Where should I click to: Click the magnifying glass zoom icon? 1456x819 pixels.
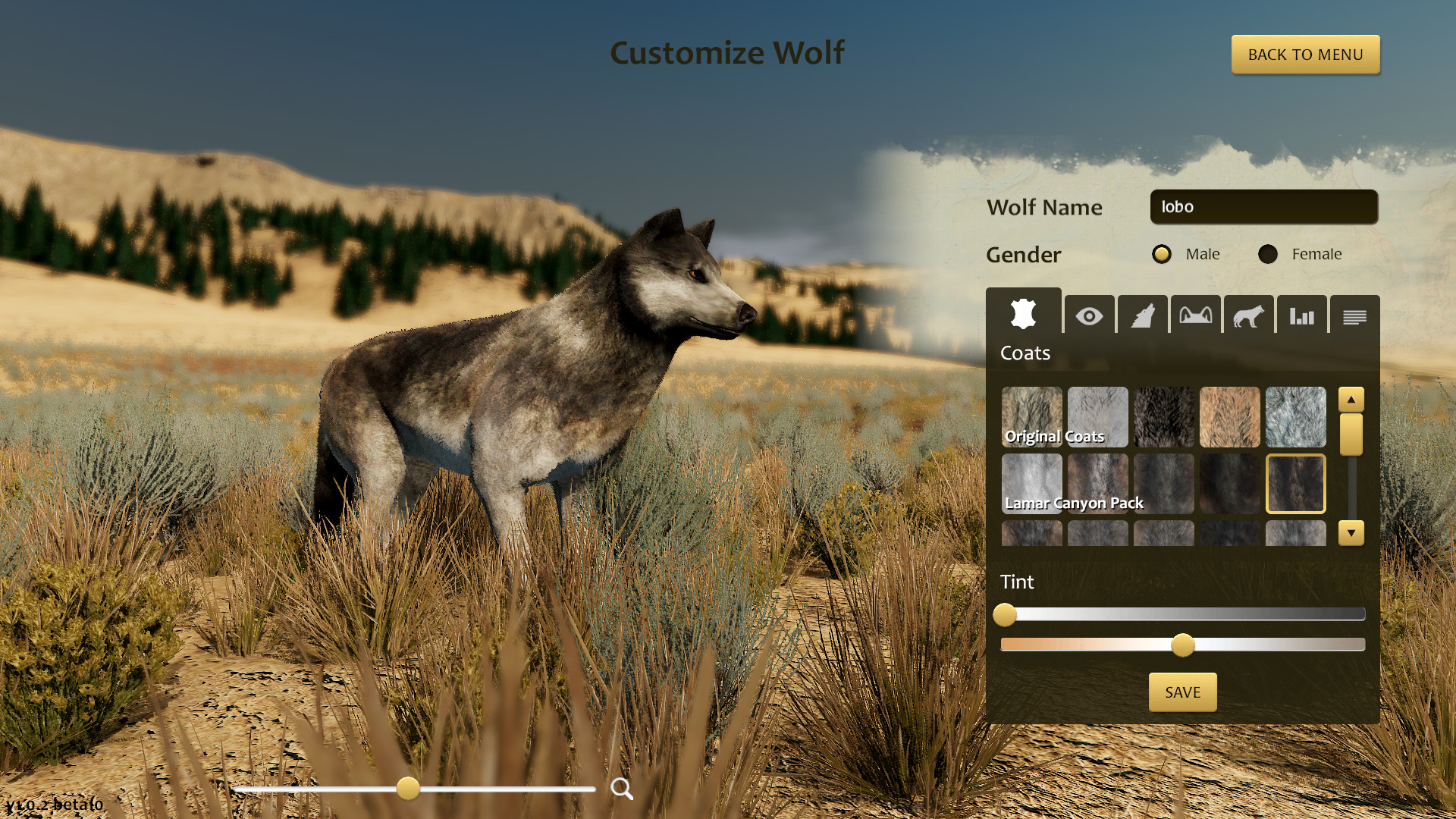pos(622,789)
